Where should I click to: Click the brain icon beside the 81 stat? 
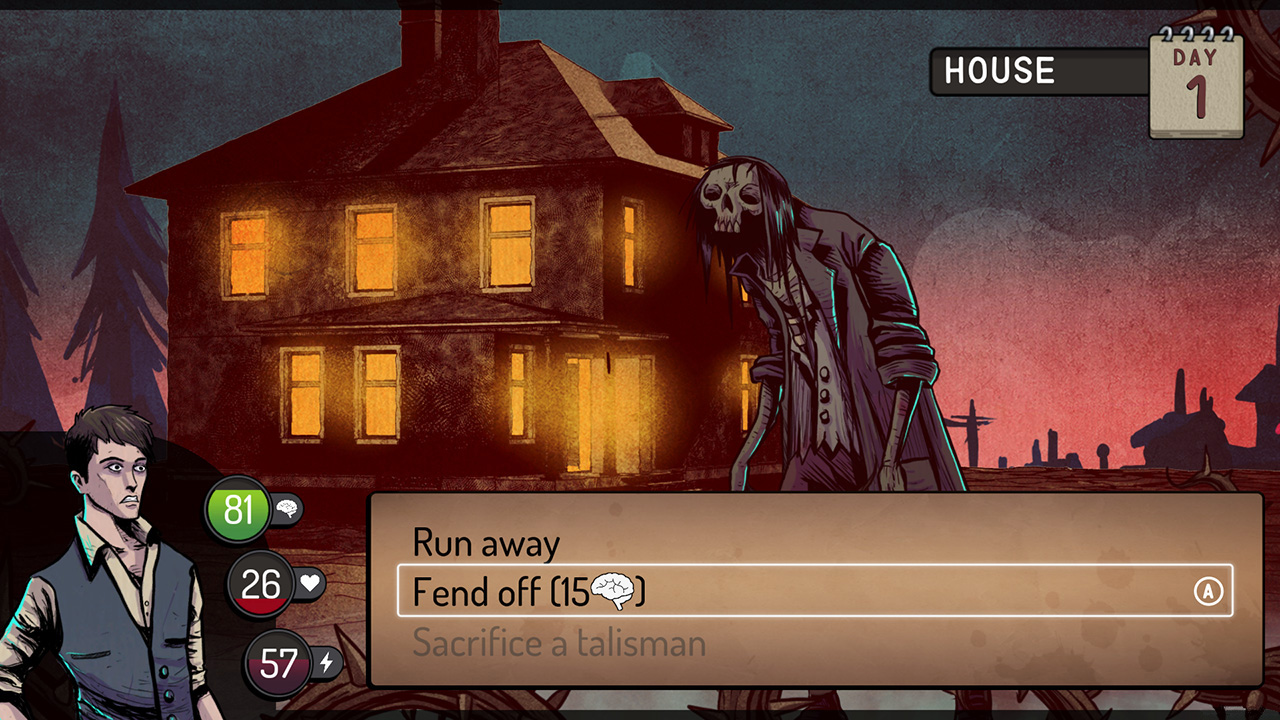(x=285, y=508)
